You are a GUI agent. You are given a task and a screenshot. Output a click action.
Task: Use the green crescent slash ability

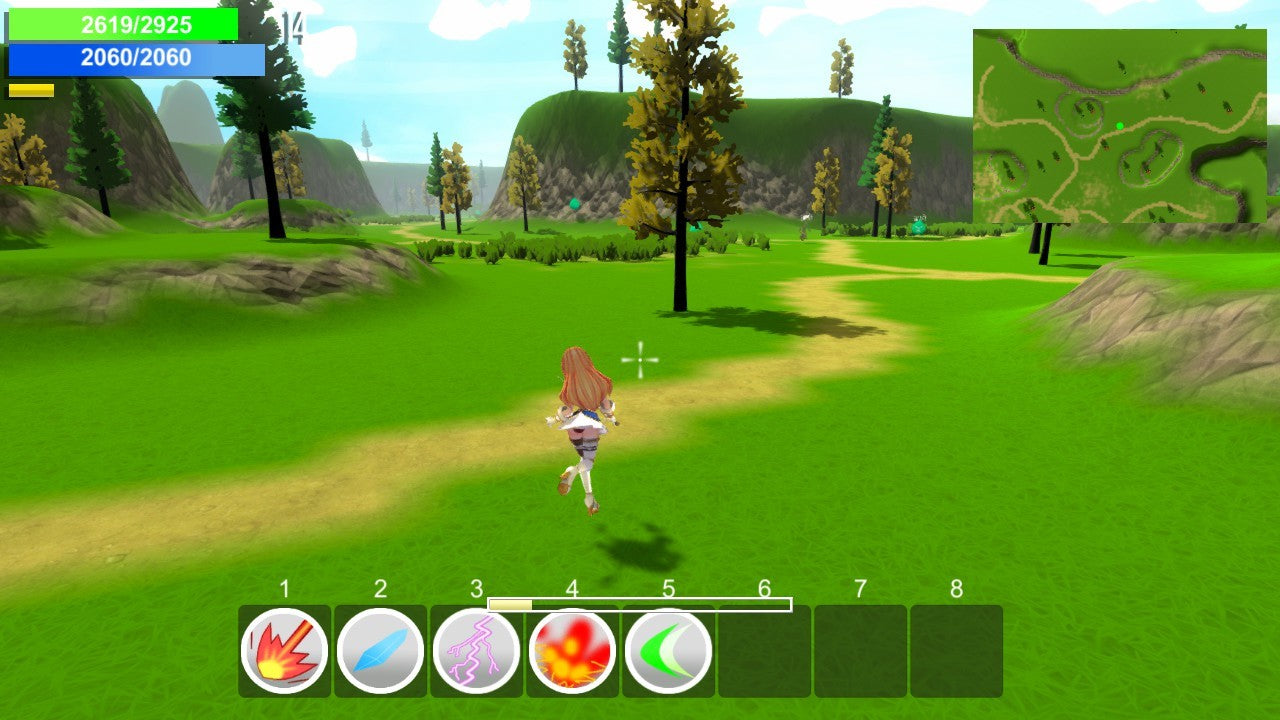click(668, 651)
